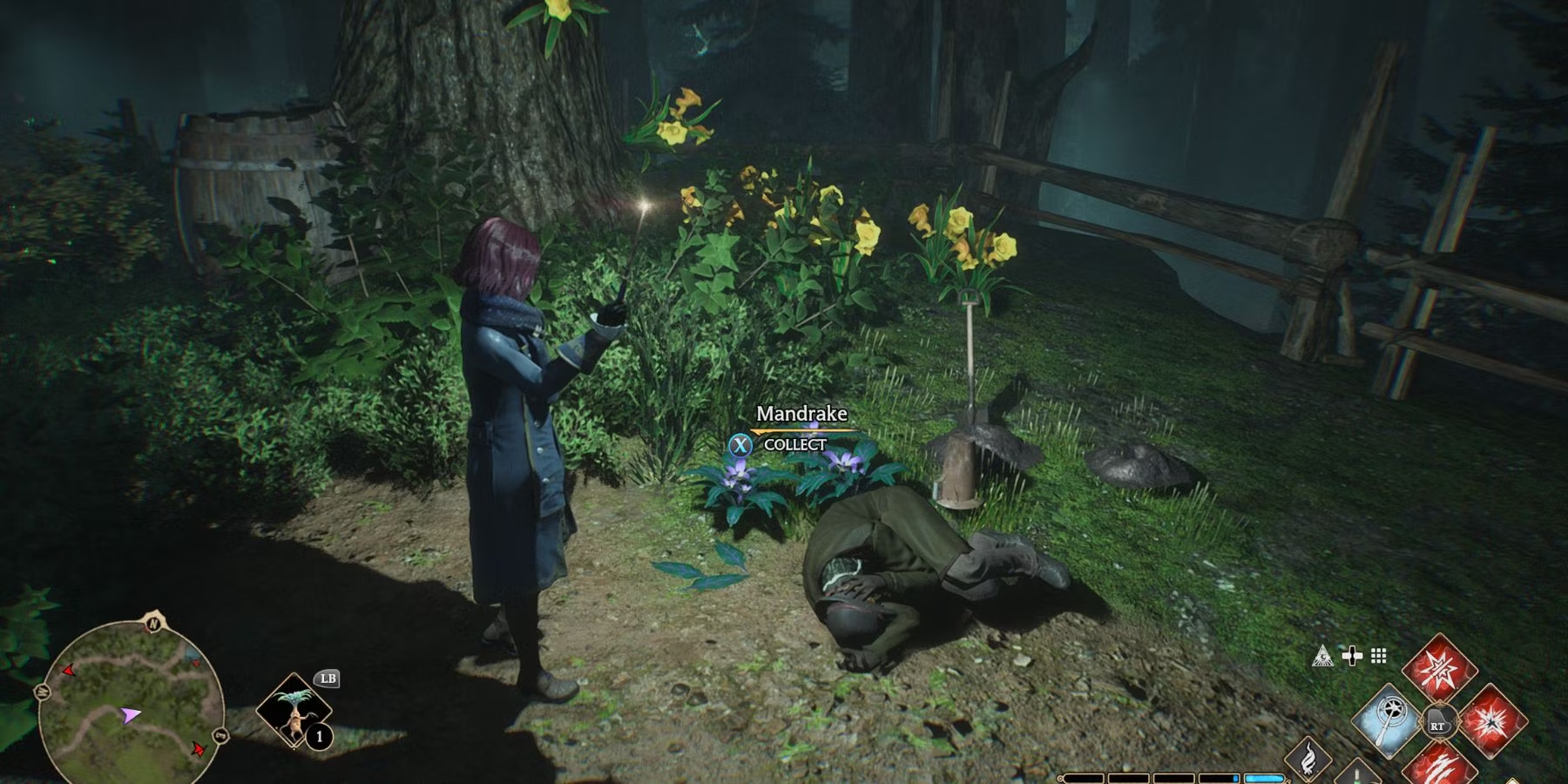Click the purple player arrow on minimap
The height and width of the screenshot is (784, 1568).
pyautogui.click(x=130, y=715)
